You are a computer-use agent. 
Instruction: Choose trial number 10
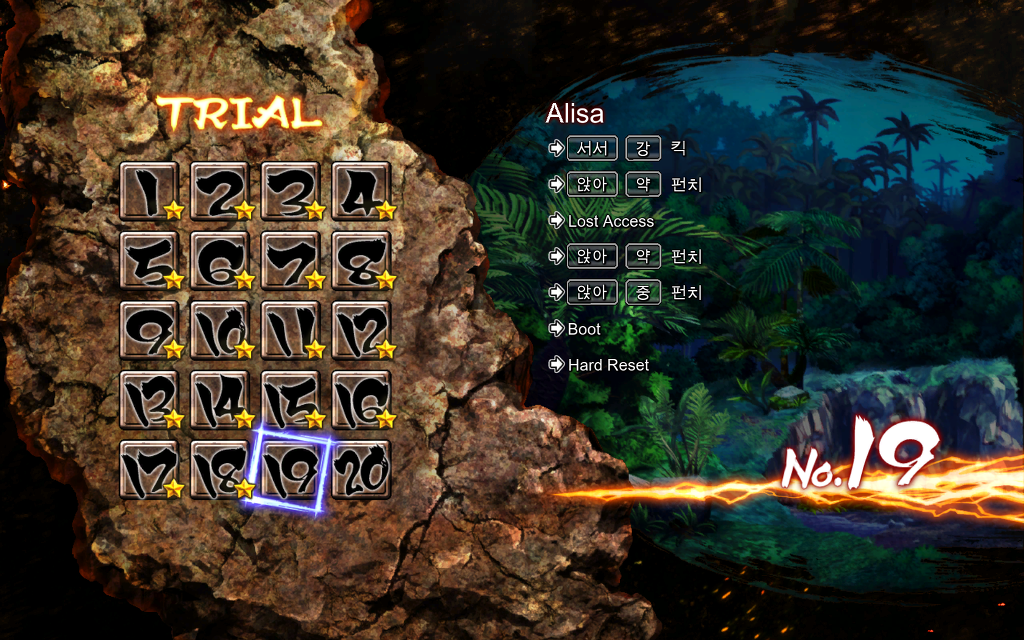pos(220,330)
